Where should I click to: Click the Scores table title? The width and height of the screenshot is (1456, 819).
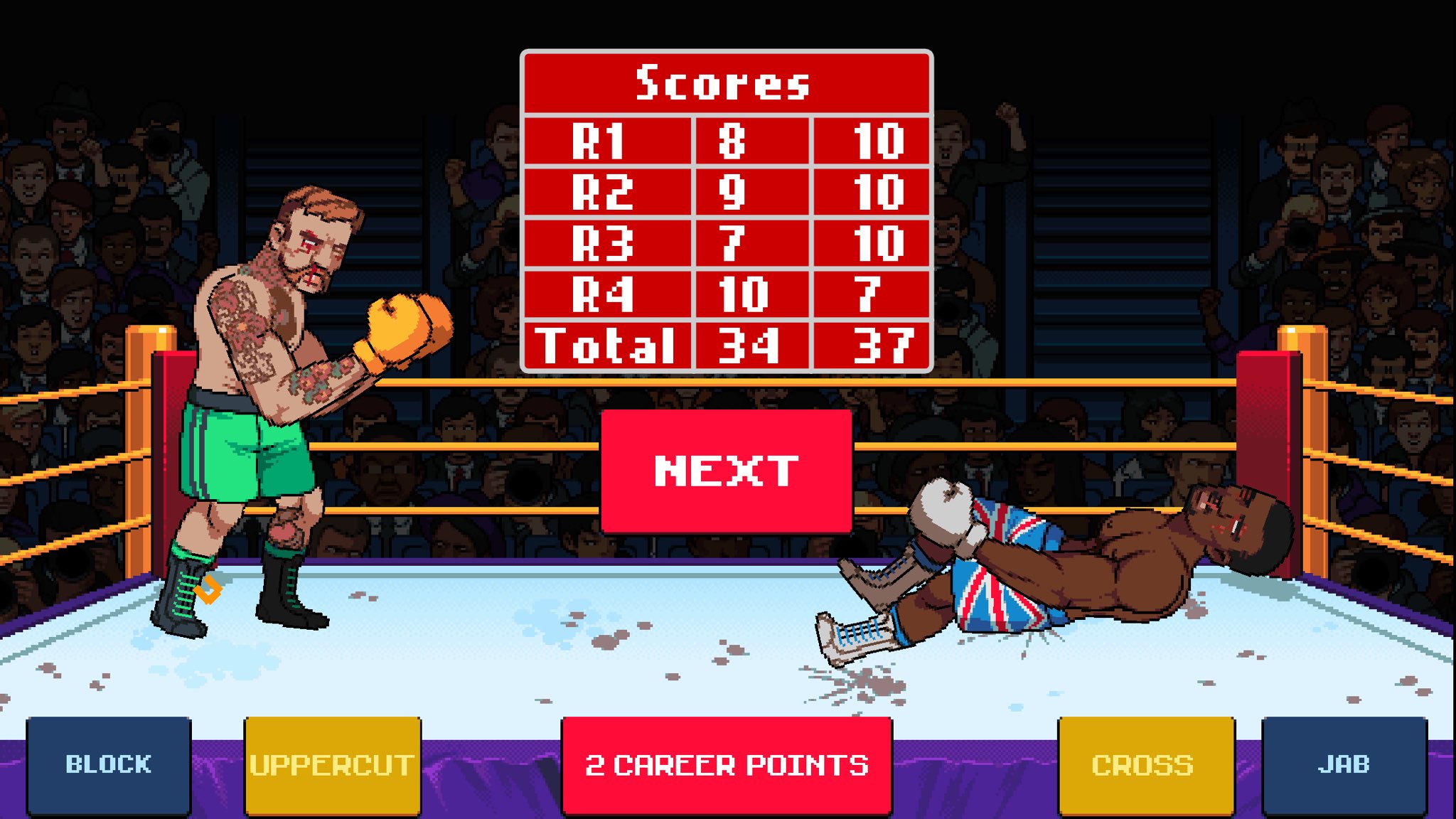(x=724, y=84)
